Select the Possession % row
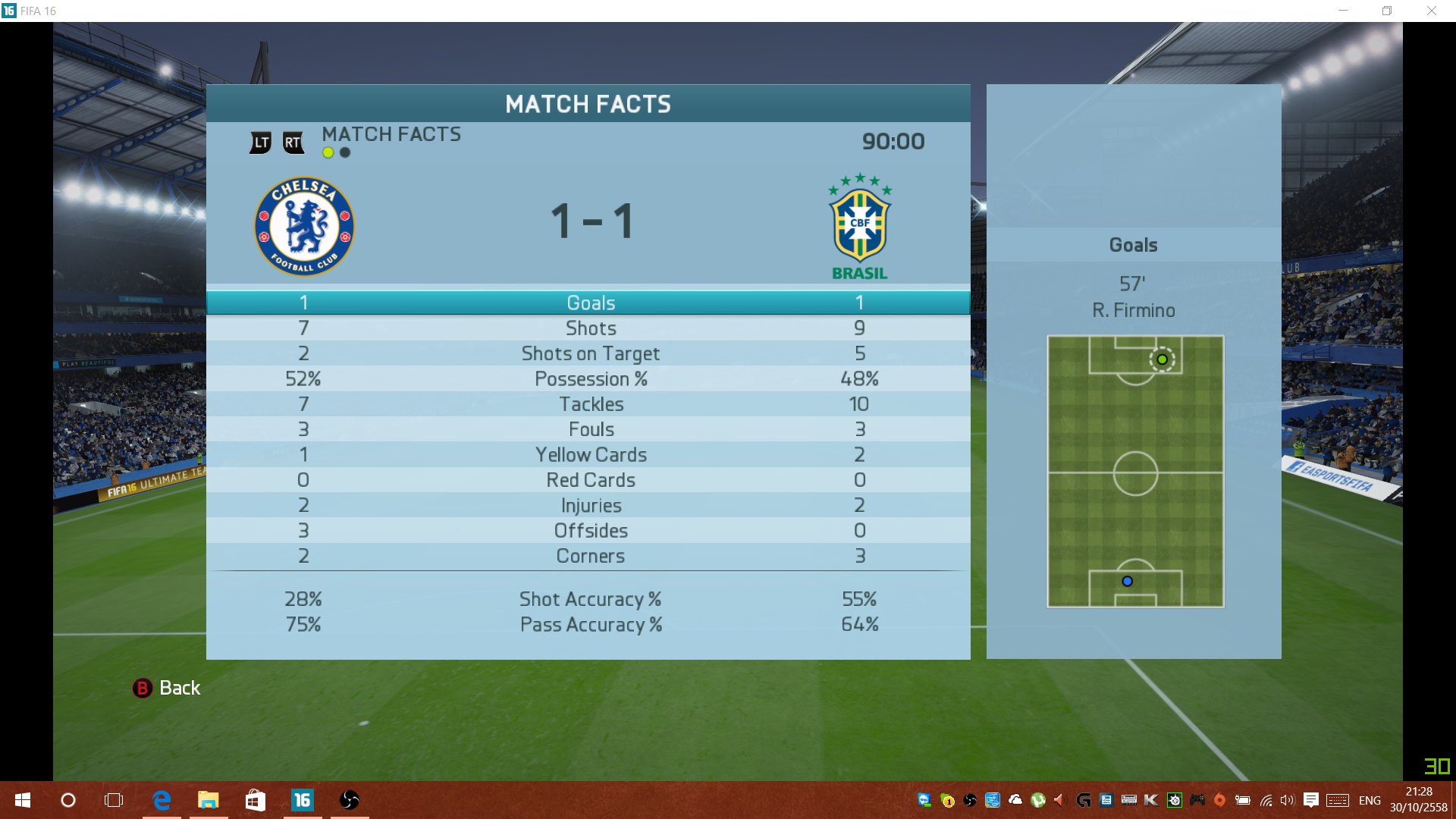1456x819 pixels. 590,379
